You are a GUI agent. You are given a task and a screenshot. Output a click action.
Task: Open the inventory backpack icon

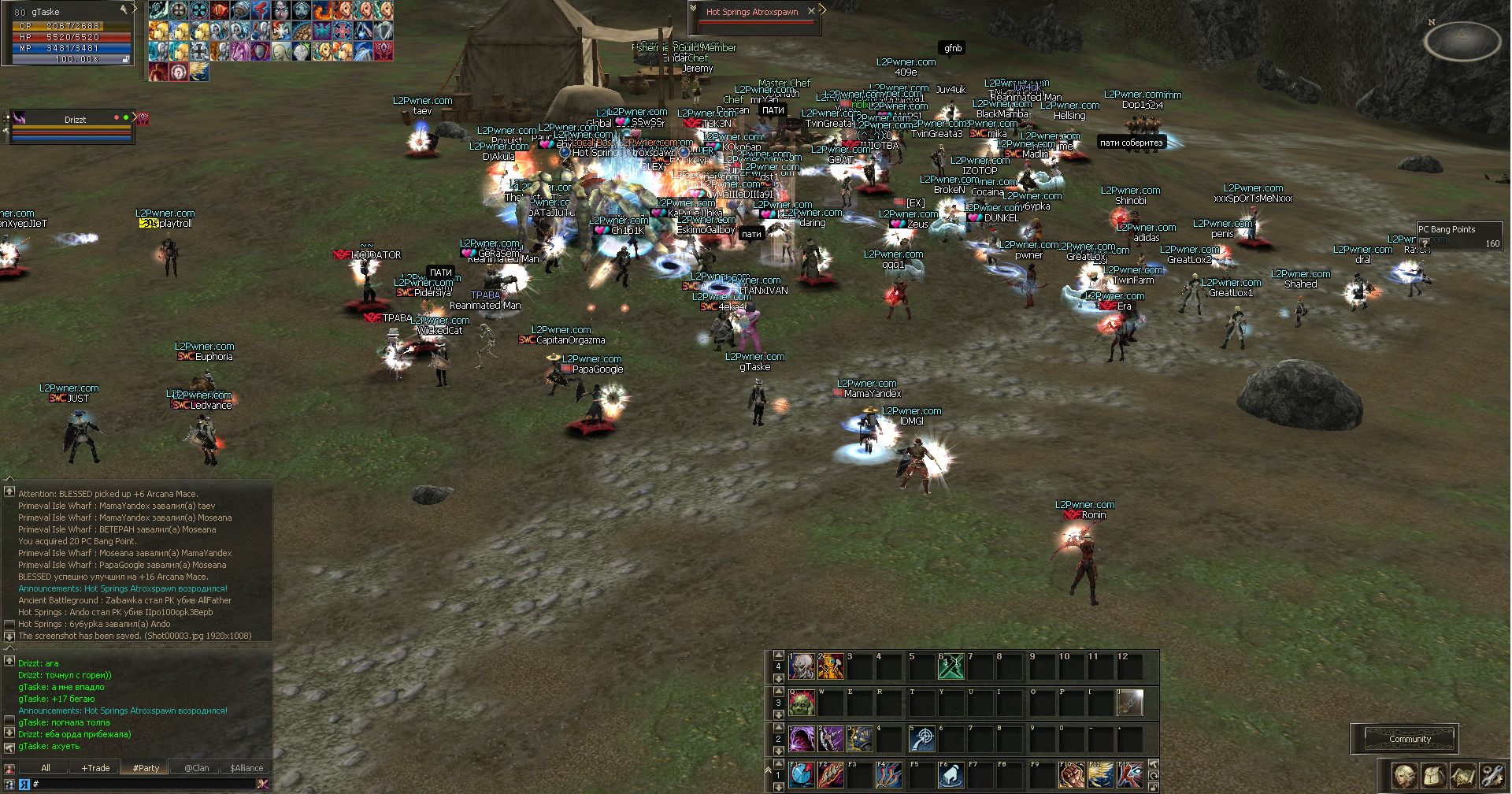(1433, 776)
